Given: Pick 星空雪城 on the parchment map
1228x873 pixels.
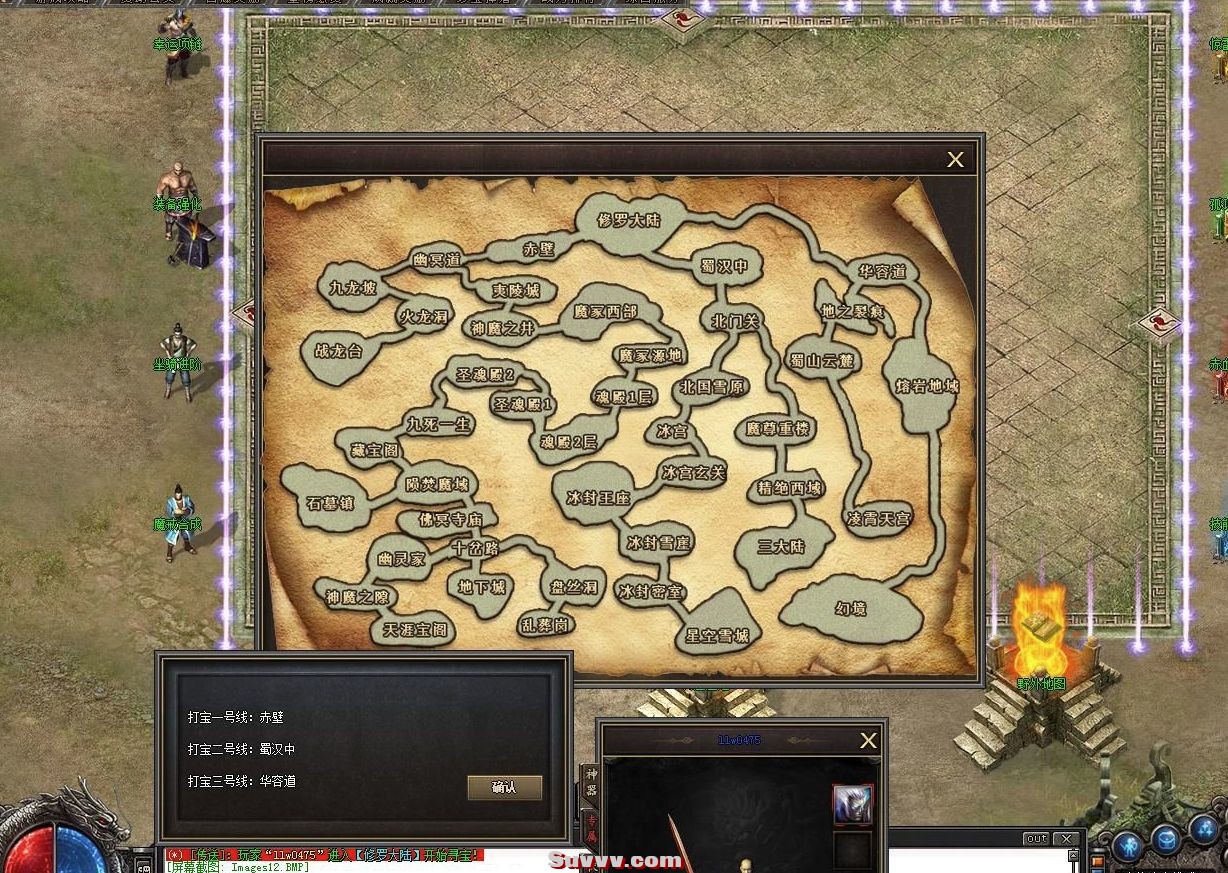Looking at the screenshot, I should pyautogui.click(x=716, y=634).
